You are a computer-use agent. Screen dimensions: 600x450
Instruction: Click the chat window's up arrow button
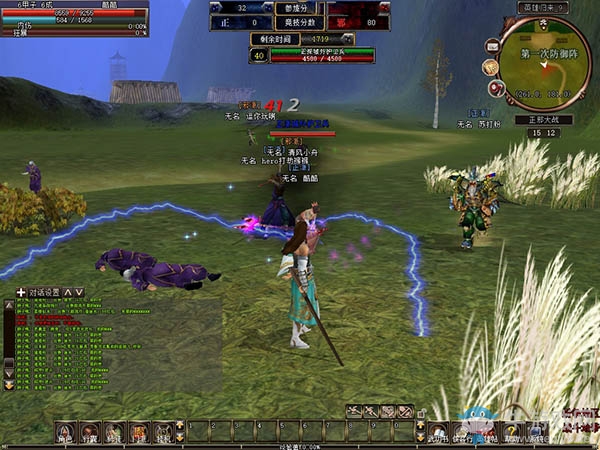tap(68, 292)
